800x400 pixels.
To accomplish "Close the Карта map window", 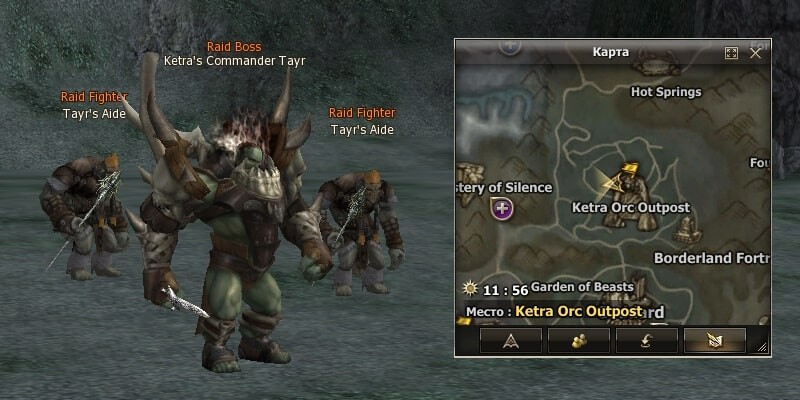I will click(x=756, y=52).
